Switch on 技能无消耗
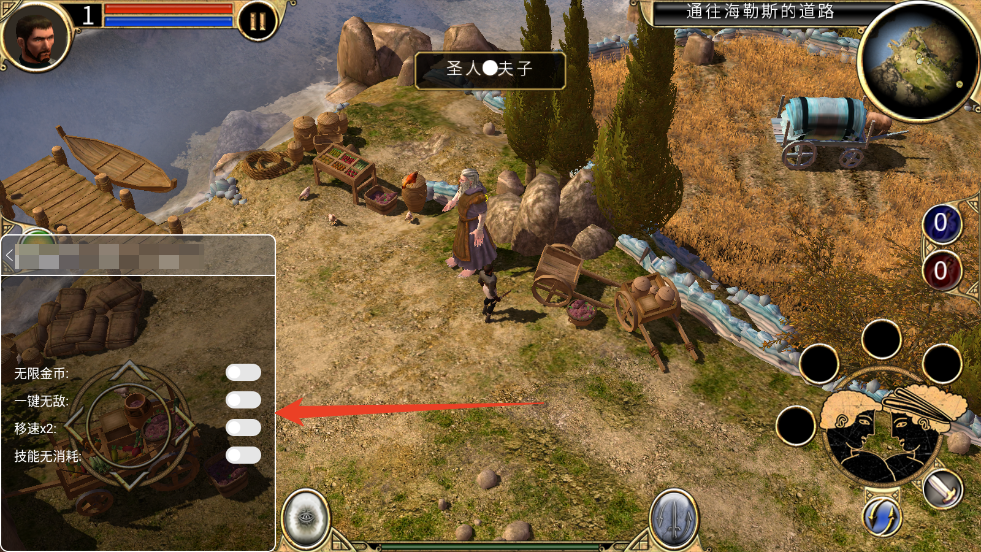Screen dimensions: 981x552 pos(243,455)
